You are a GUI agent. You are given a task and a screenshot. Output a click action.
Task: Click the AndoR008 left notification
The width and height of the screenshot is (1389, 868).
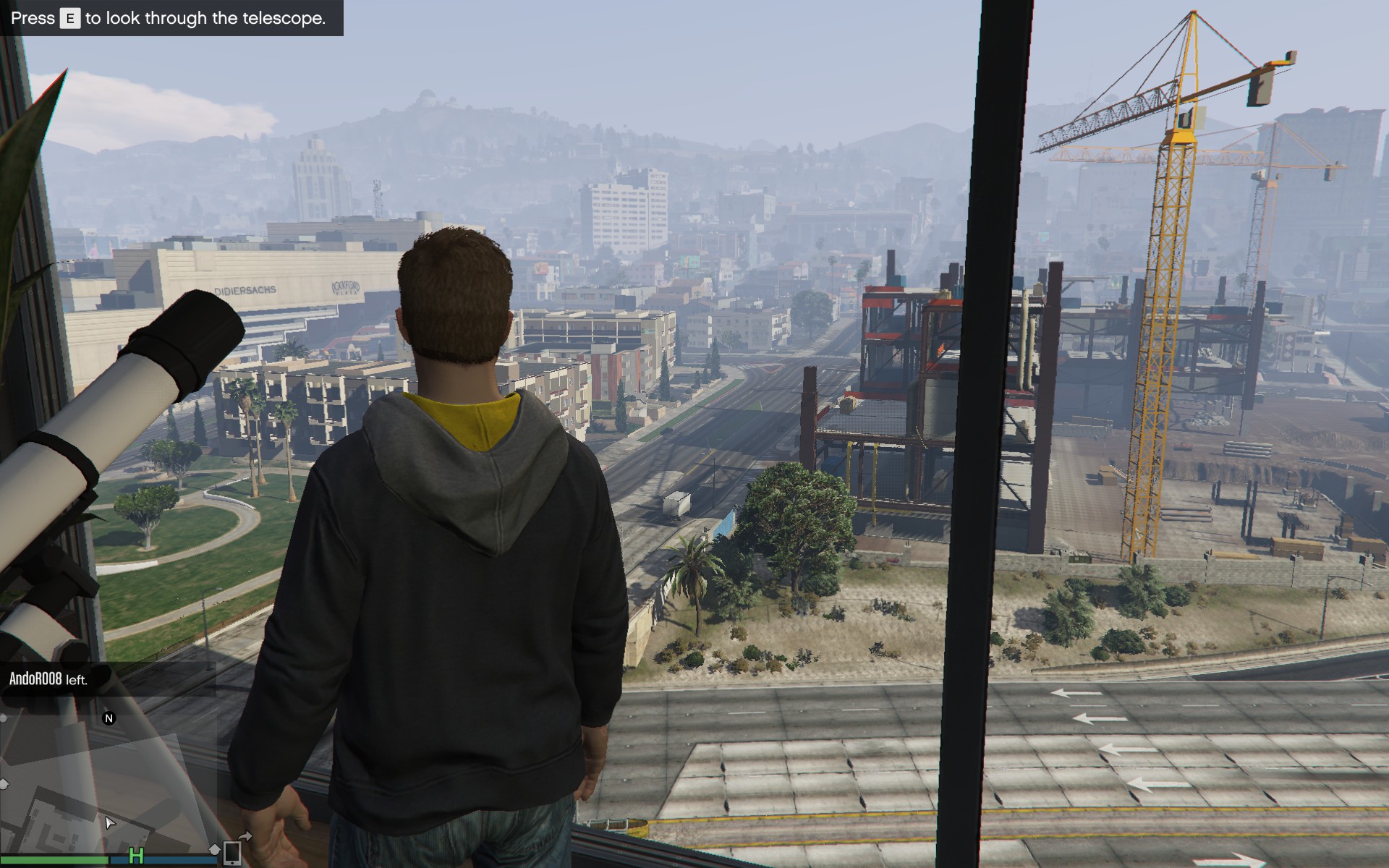pyautogui.click(x=48, y=680)
